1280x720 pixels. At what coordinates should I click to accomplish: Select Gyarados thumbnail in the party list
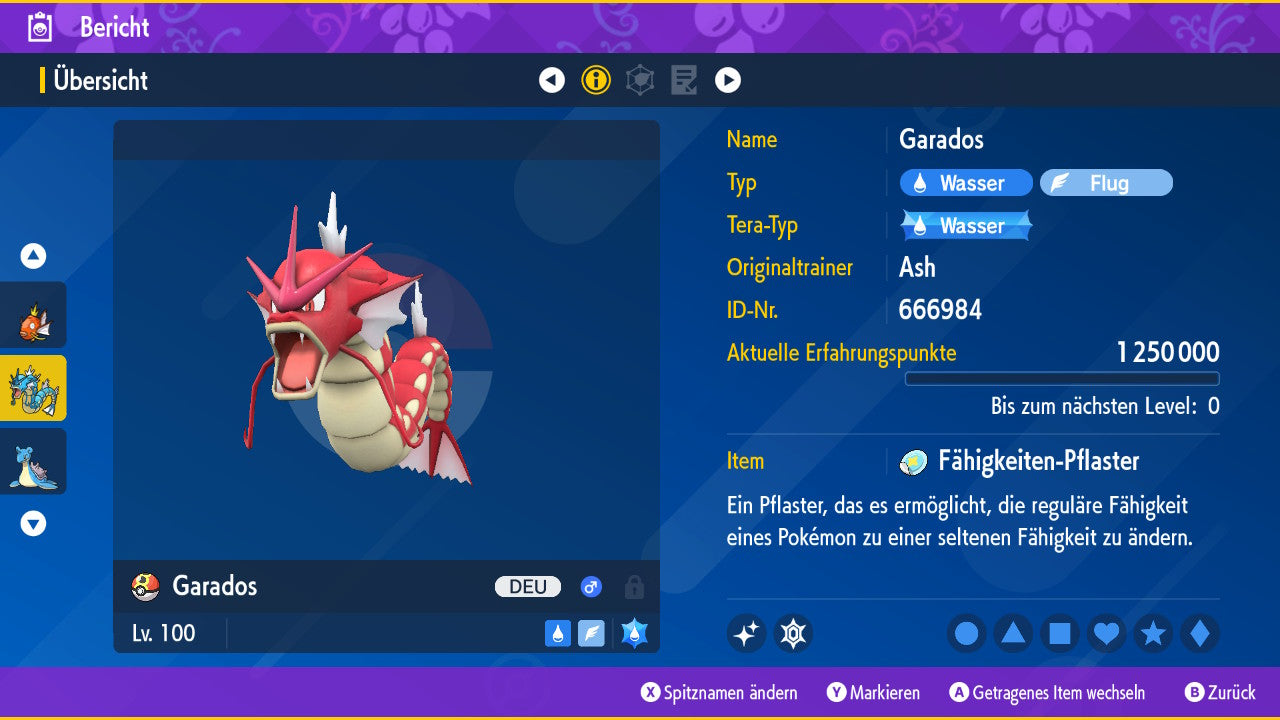pos(34,388)
